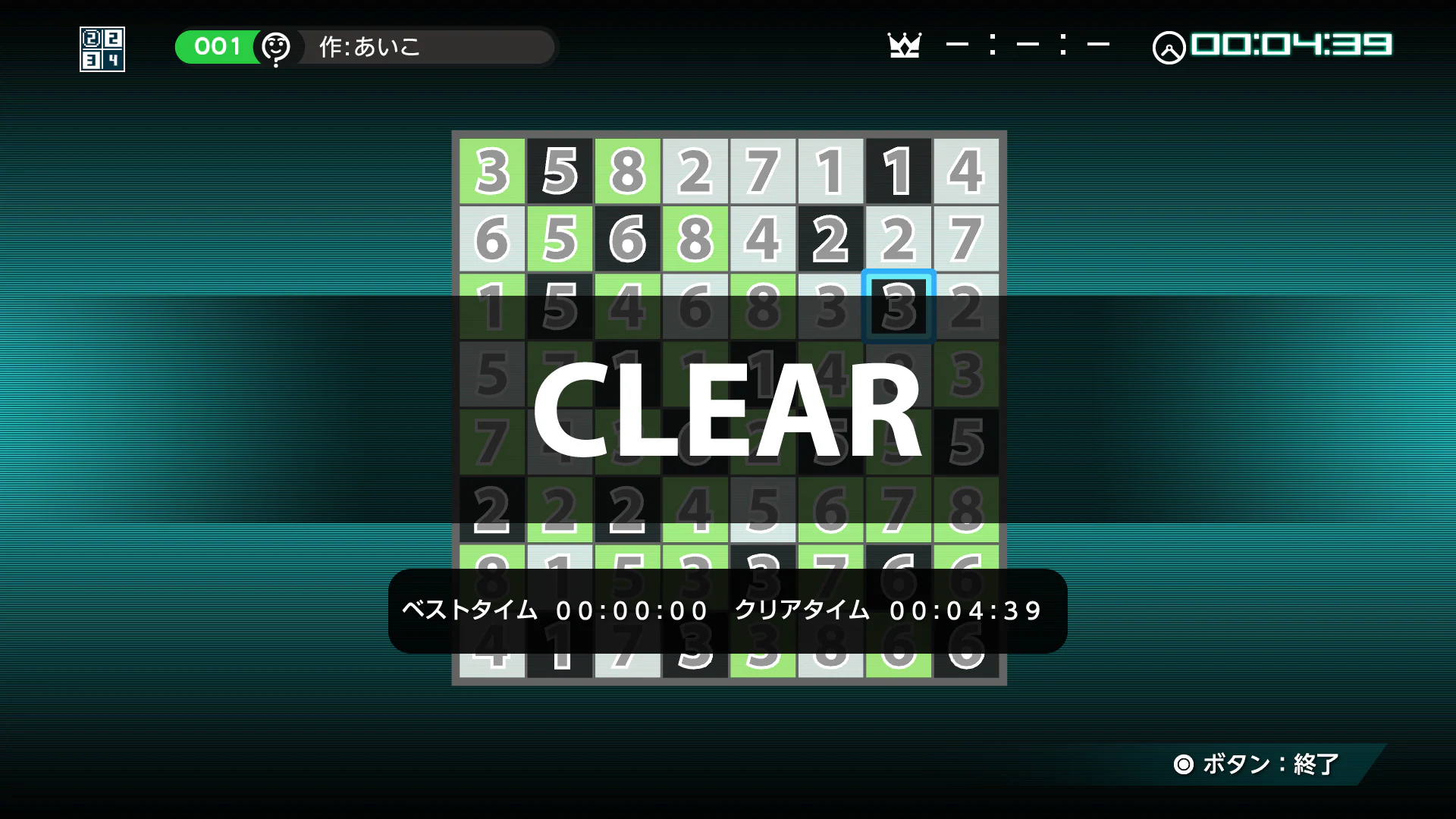The width and height of the screenshot is (1456, 819).
Task: Select the smiley face player icon
Action: click(276, 47)
